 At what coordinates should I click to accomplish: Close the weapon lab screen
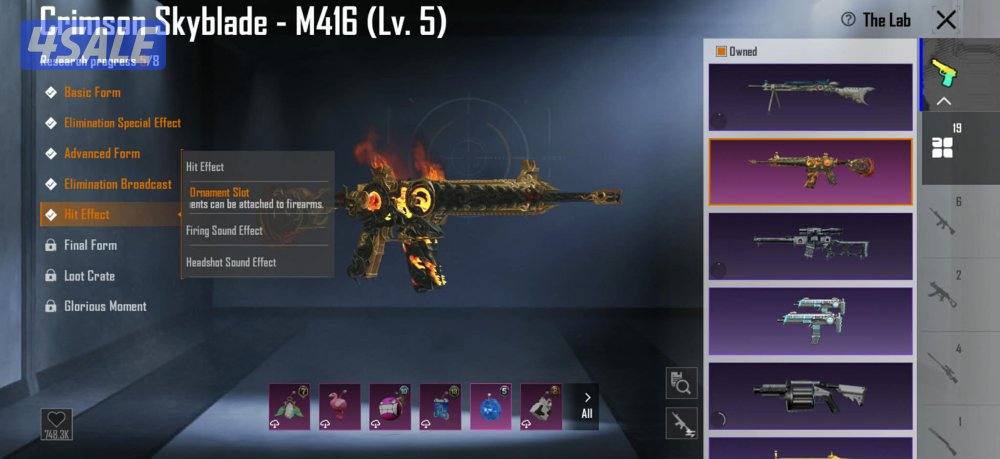[945, 20]
